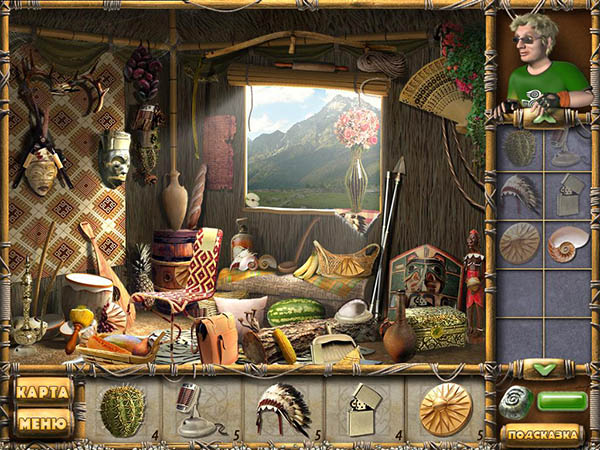Select the lighter slot in the side panel

(x=568, y=194)
